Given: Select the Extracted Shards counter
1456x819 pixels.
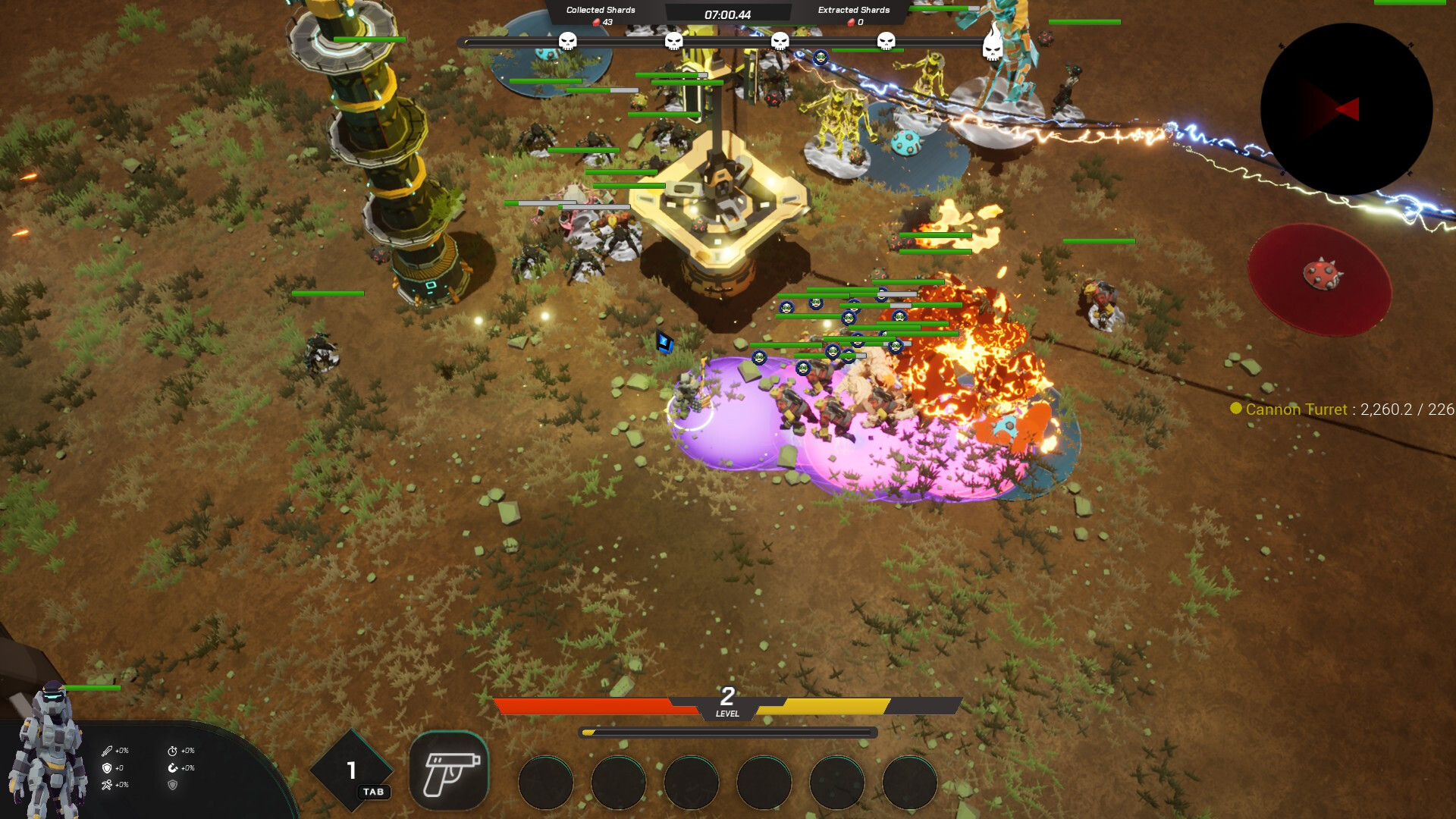Looking at the screenshot, I should (853, 11).
